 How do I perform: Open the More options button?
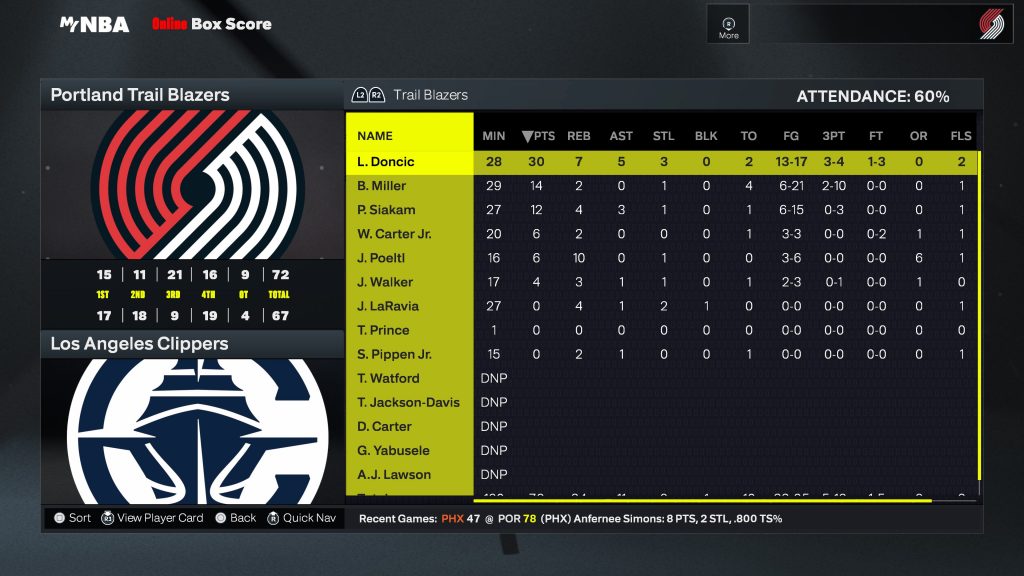pyautogui.click(x=729, y=27)
